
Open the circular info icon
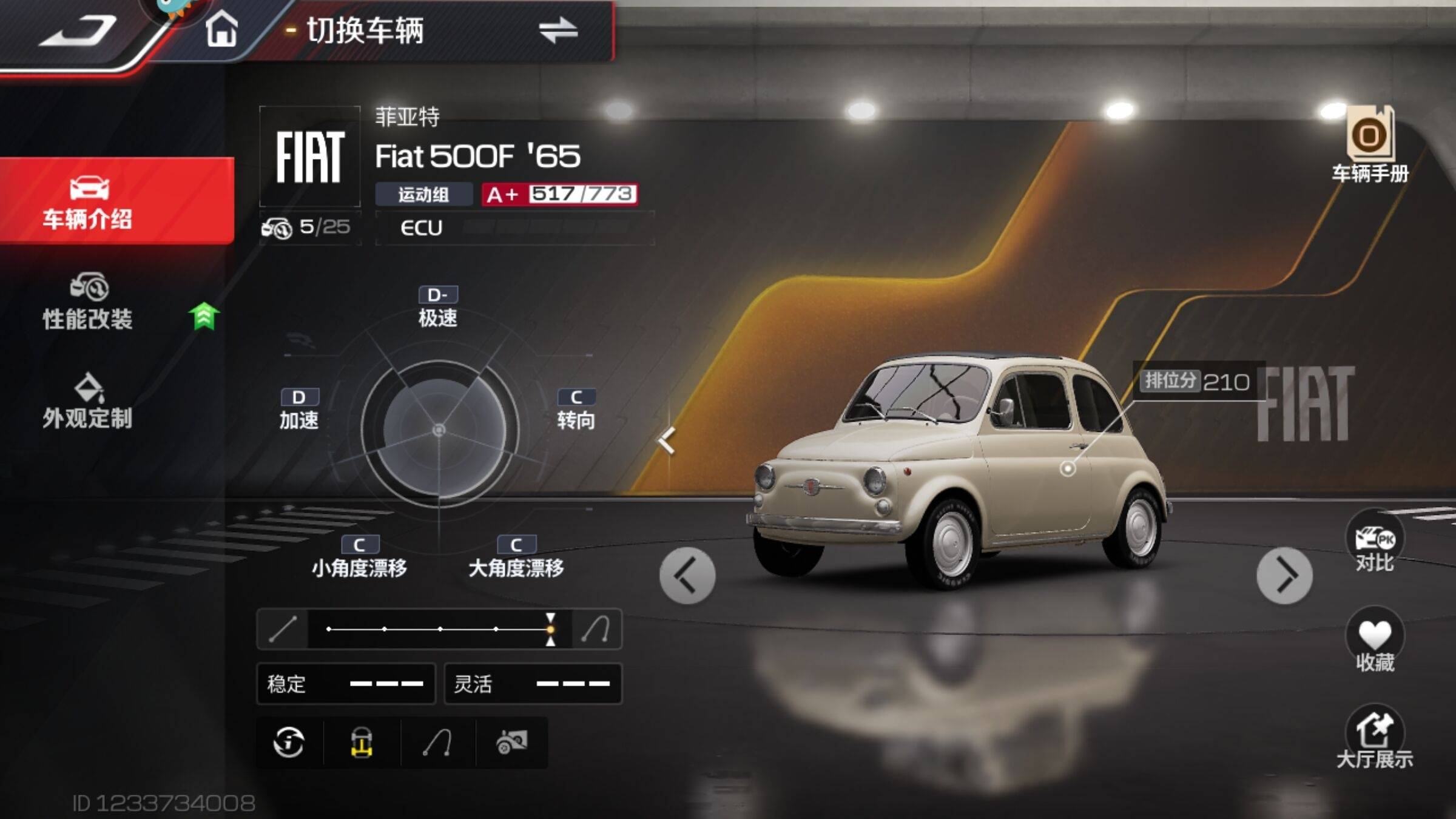pyautogui.click(x=289, y=743)
